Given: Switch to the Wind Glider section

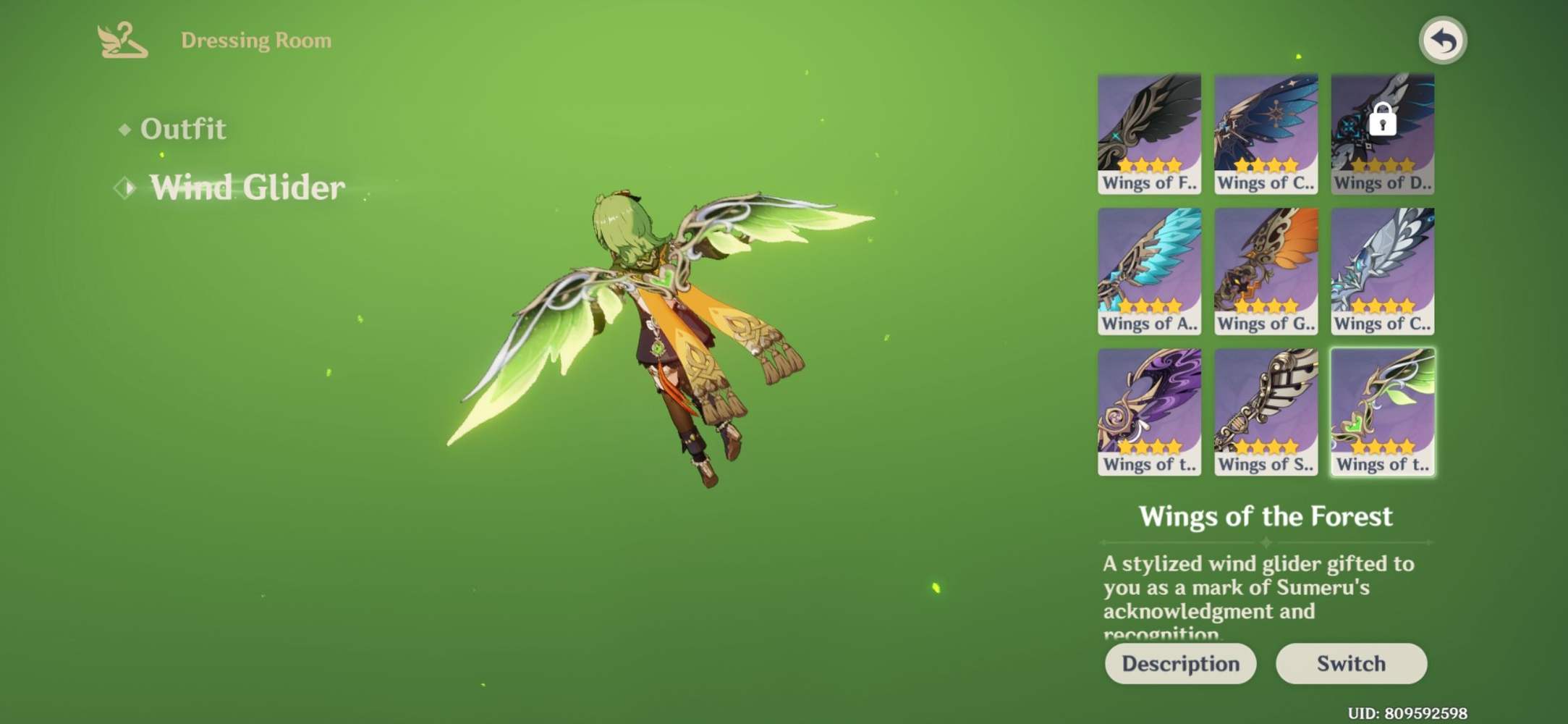Looking at the screenshot, I should 246,187.
